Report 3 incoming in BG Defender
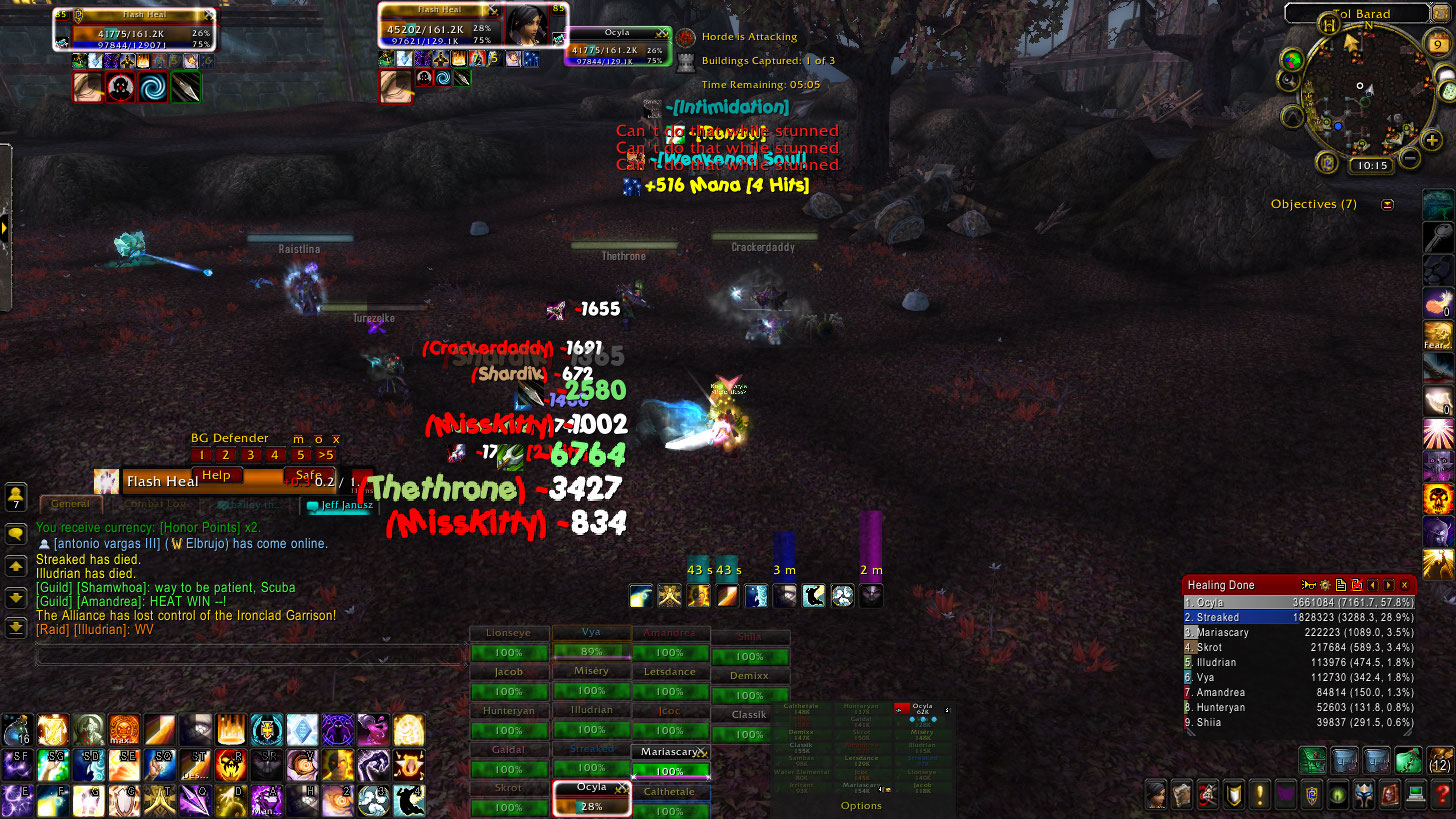This screenshot has height=819, width=1456. 251,455
